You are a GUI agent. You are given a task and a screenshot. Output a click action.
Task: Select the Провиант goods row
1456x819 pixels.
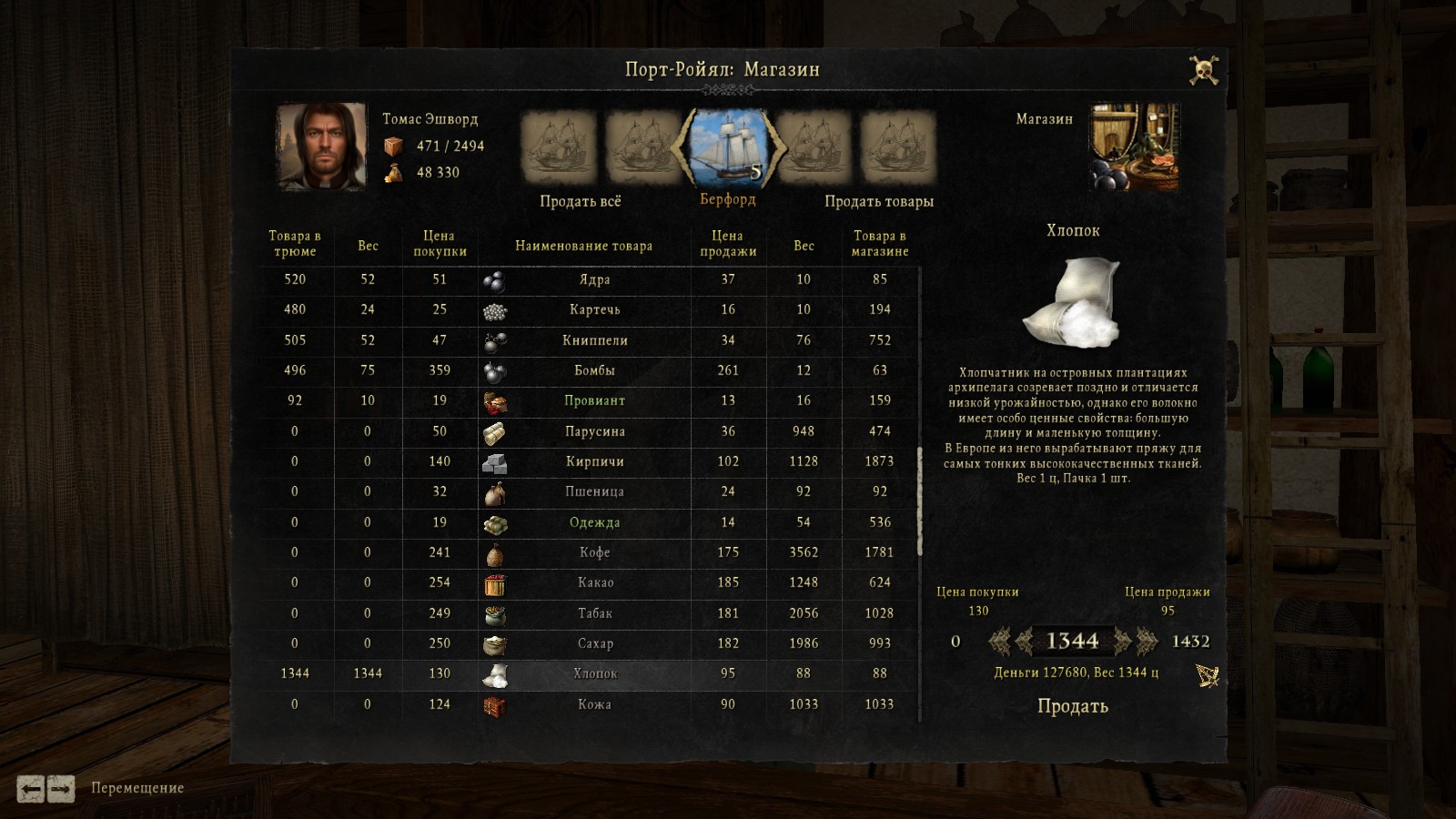594,400
